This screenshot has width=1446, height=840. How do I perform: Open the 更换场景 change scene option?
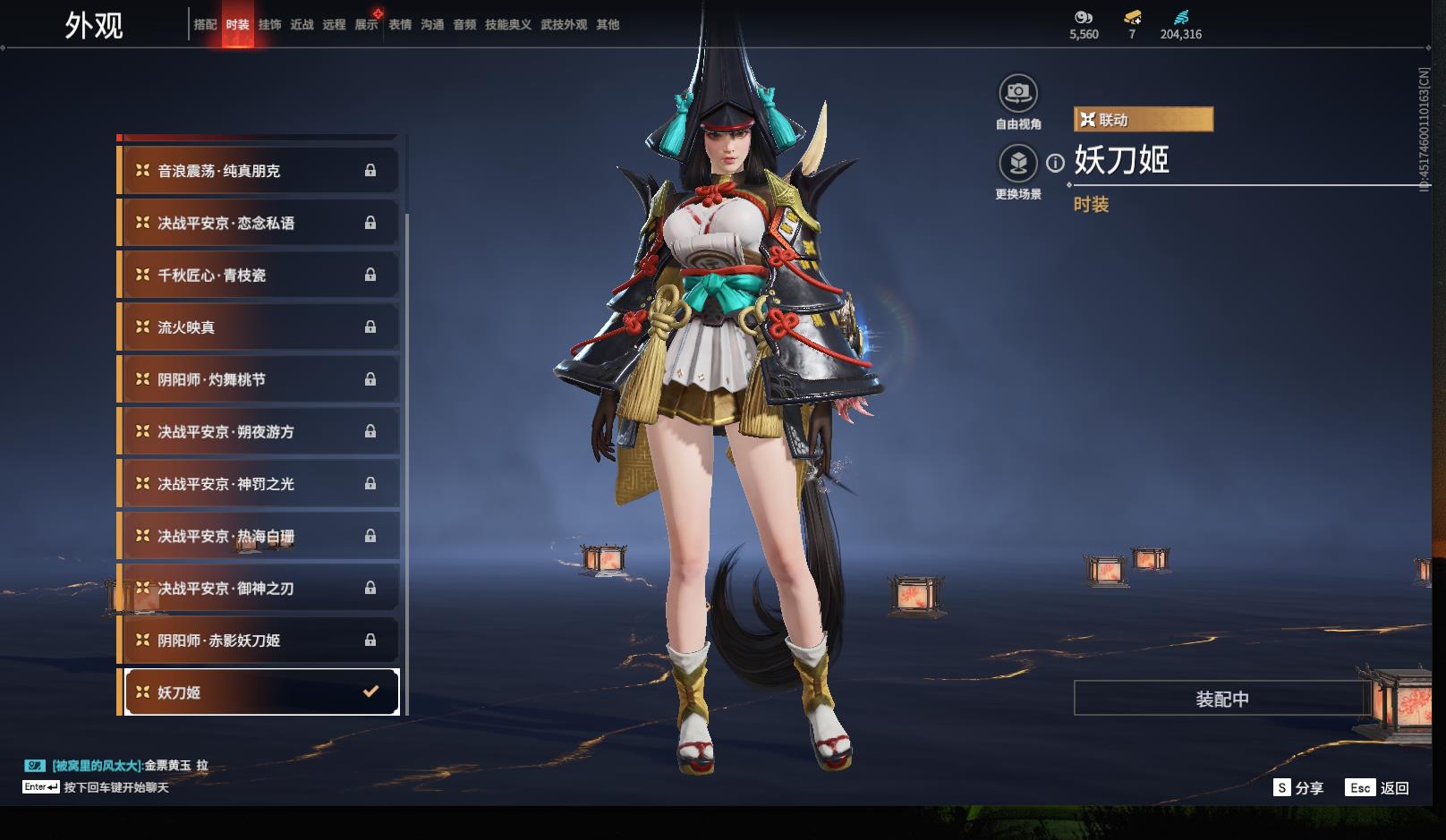1017,164
